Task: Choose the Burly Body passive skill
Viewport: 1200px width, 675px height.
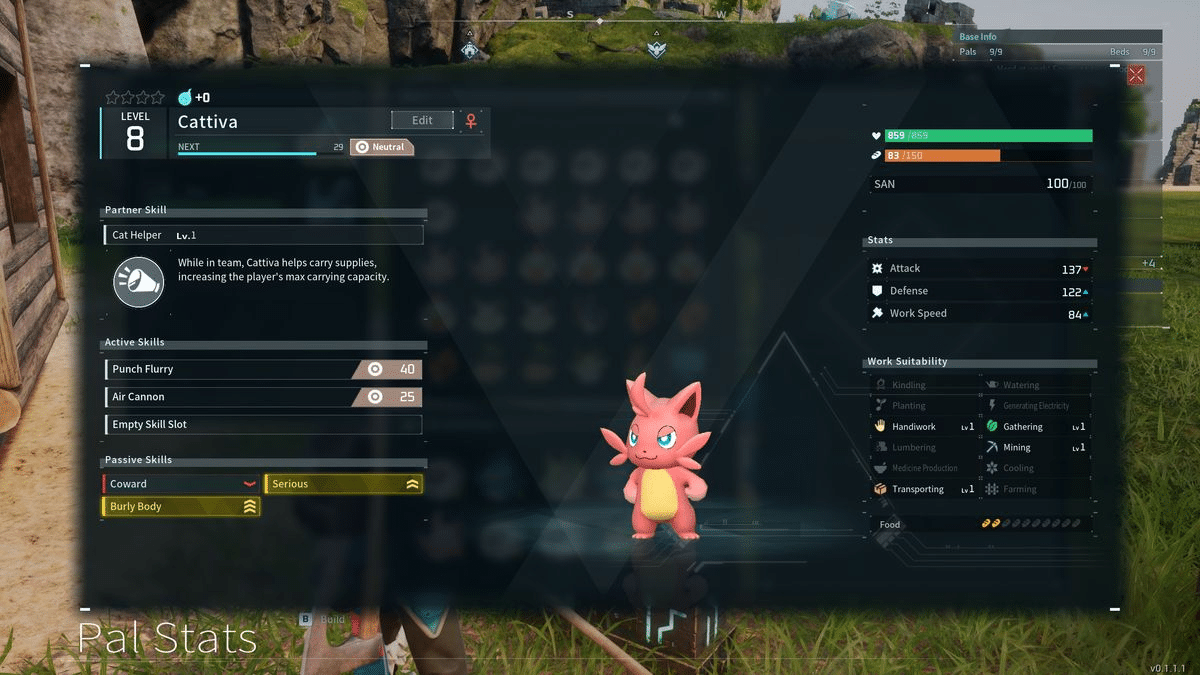Action: pos(181,507)
